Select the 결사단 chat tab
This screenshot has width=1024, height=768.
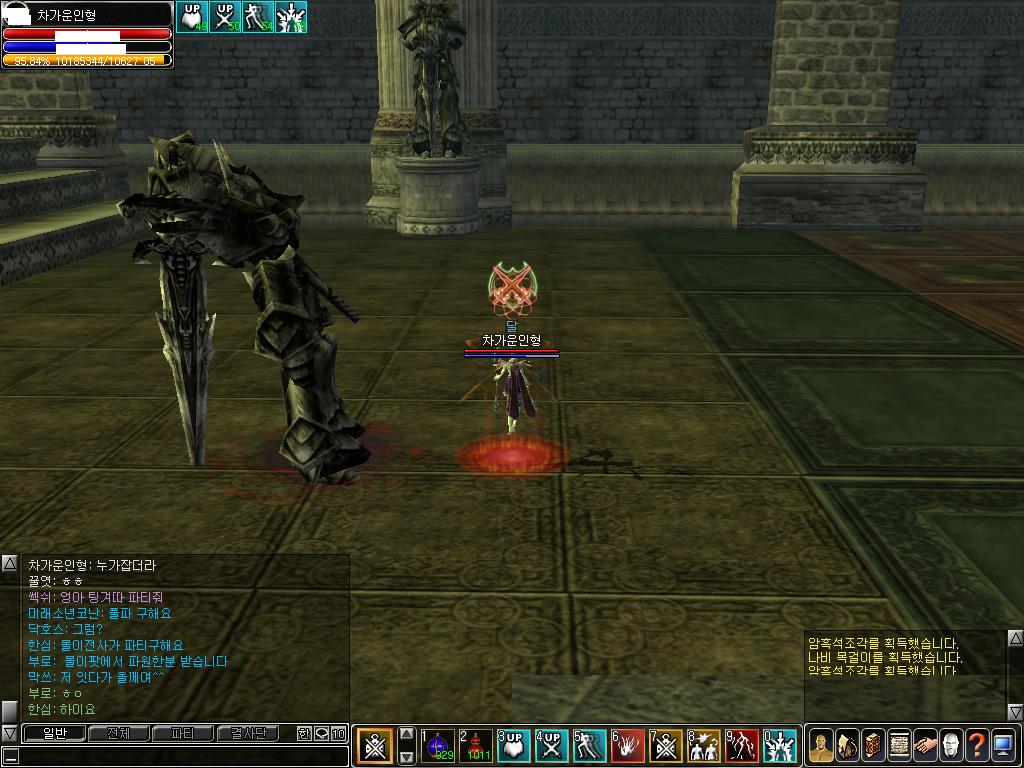pyautogui.click(x=247, y=734)
